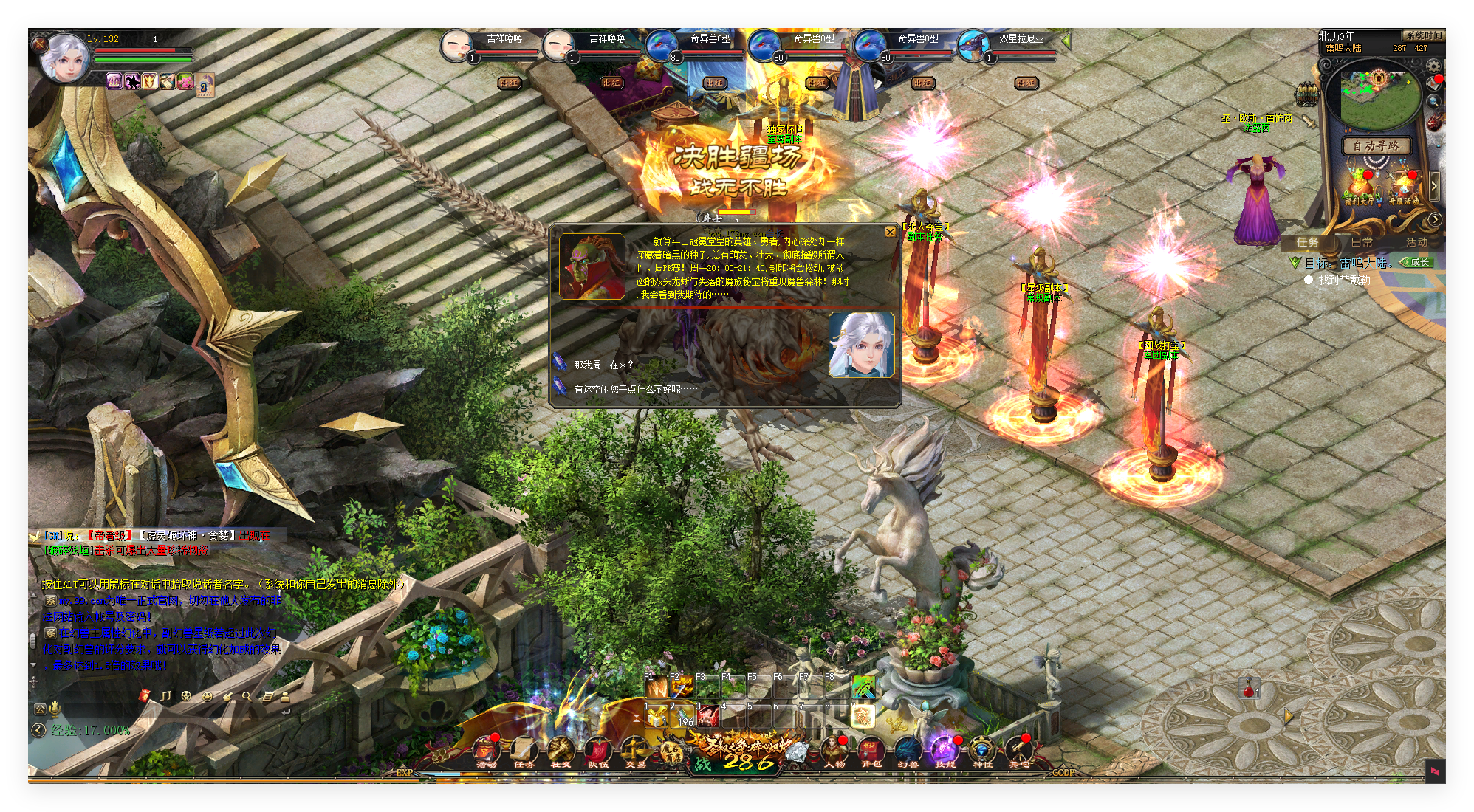This screenshot has height=812, width=1474.
Task: Switch to the 日常 daily tab
Action: (1362, 242)
